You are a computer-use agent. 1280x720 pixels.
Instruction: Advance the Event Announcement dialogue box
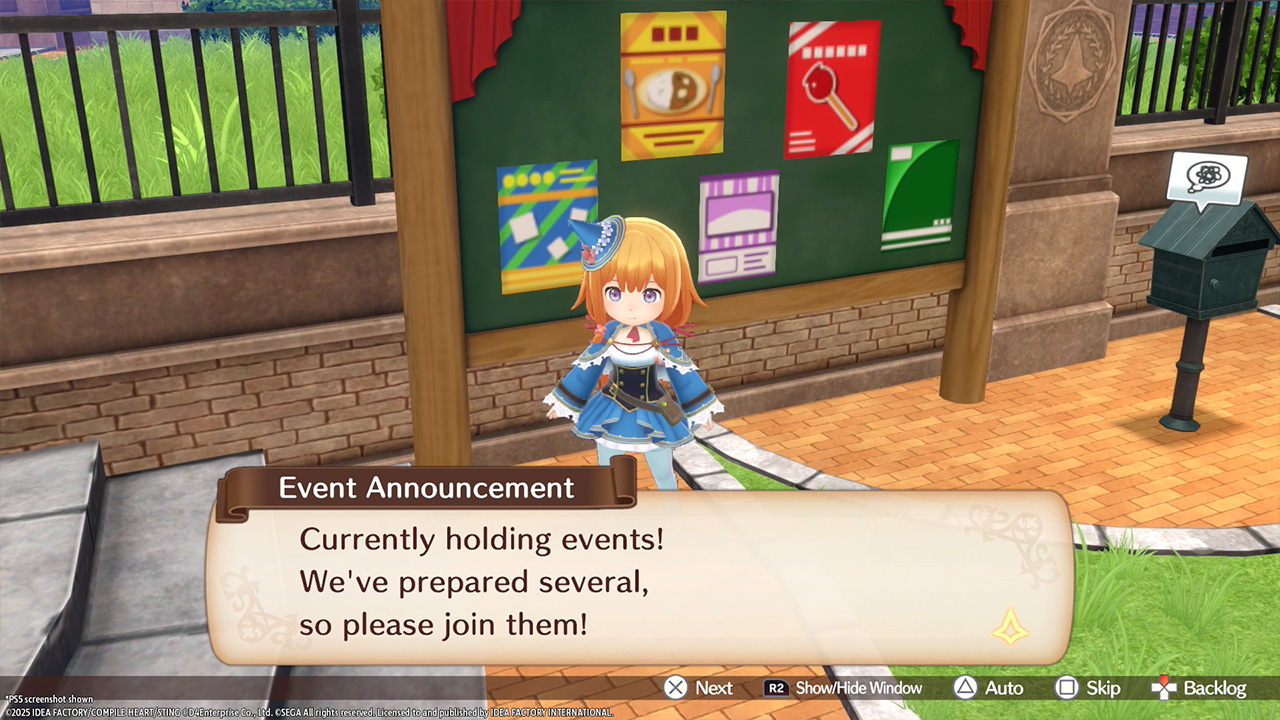tap(699, 688)
